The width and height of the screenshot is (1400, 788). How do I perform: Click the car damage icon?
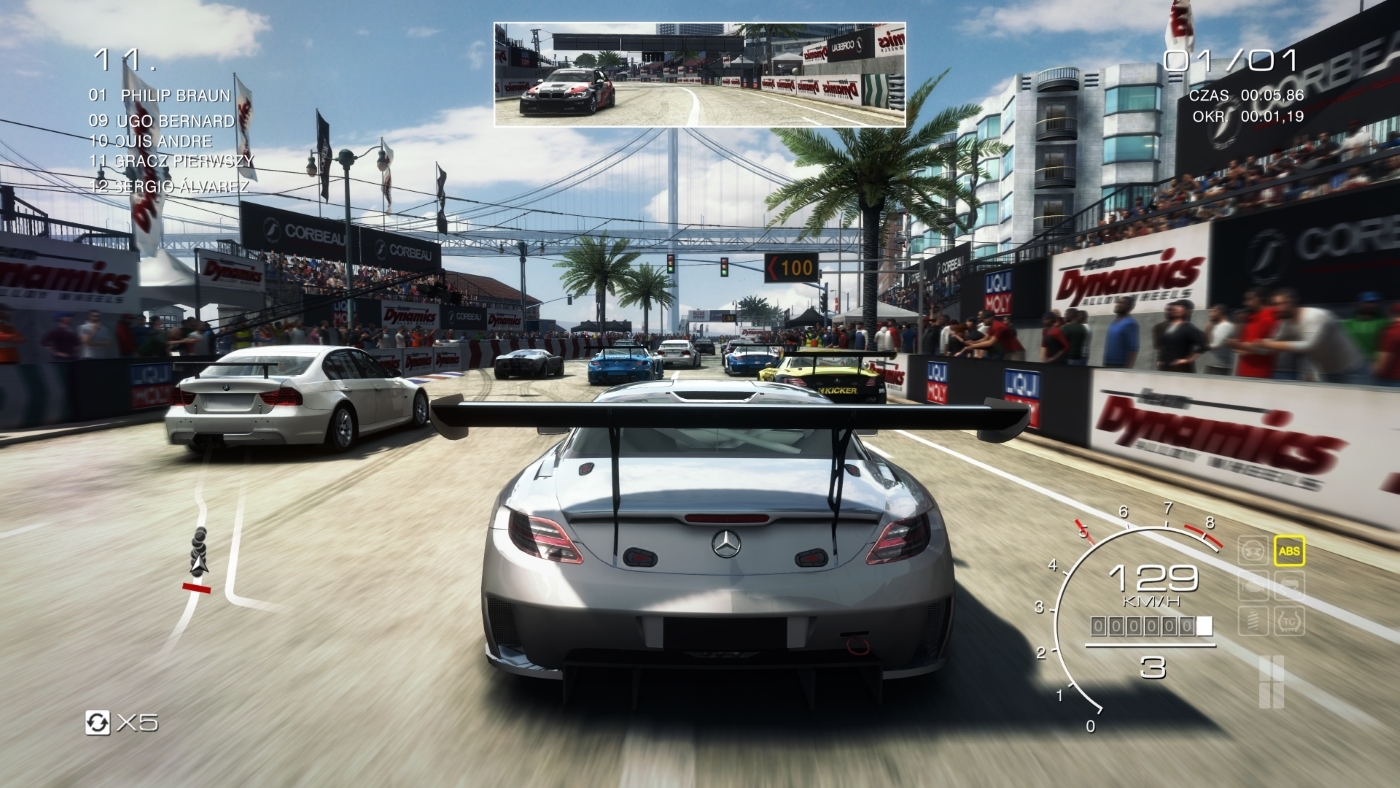1289,585
